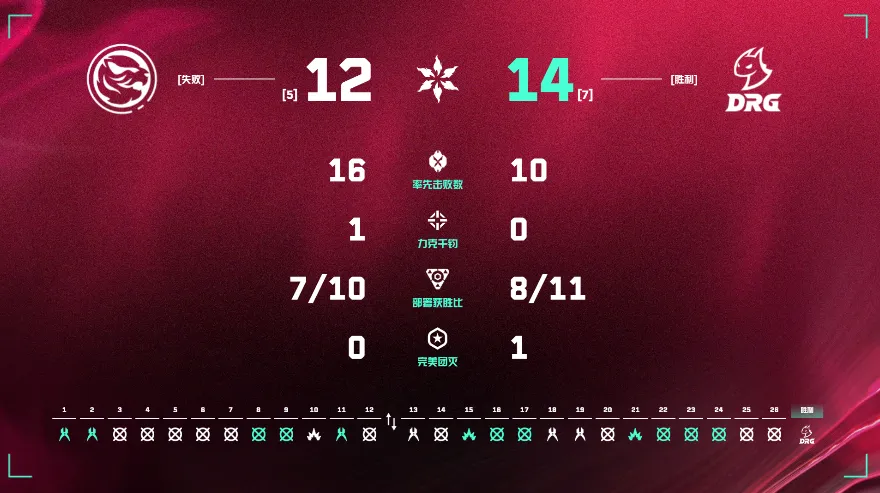
Task: Click the map emblem between the scores
Action: (x=439, y=80)
